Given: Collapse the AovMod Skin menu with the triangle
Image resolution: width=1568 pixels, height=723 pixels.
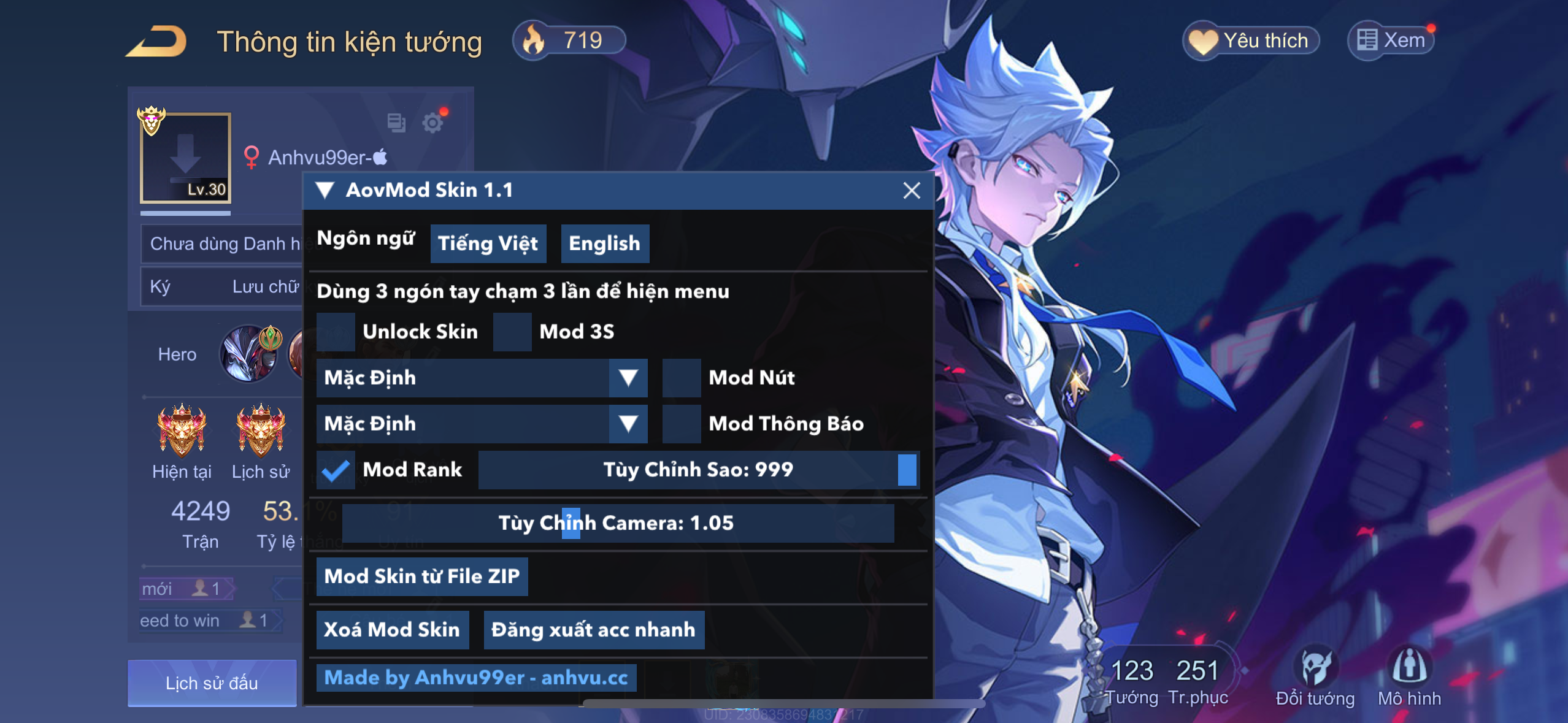Looking at the screenshot, I should point(326,190).
